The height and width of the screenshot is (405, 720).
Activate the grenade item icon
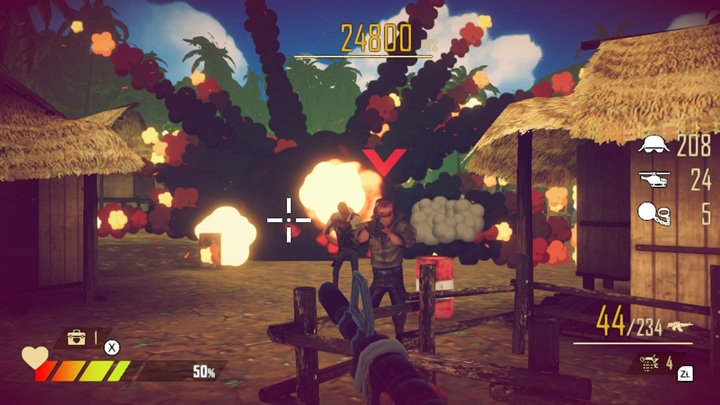point(650,363)
